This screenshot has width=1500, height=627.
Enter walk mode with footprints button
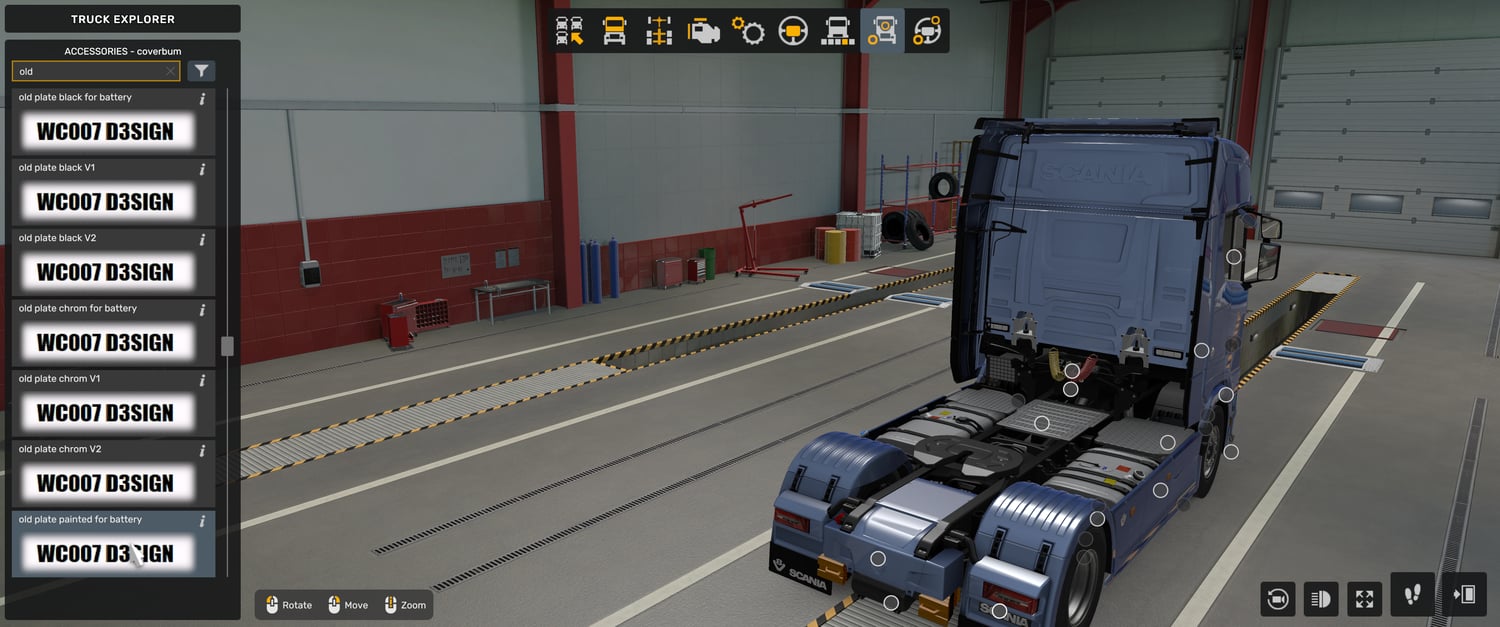pyautogui.click(x=1412, y=596)
